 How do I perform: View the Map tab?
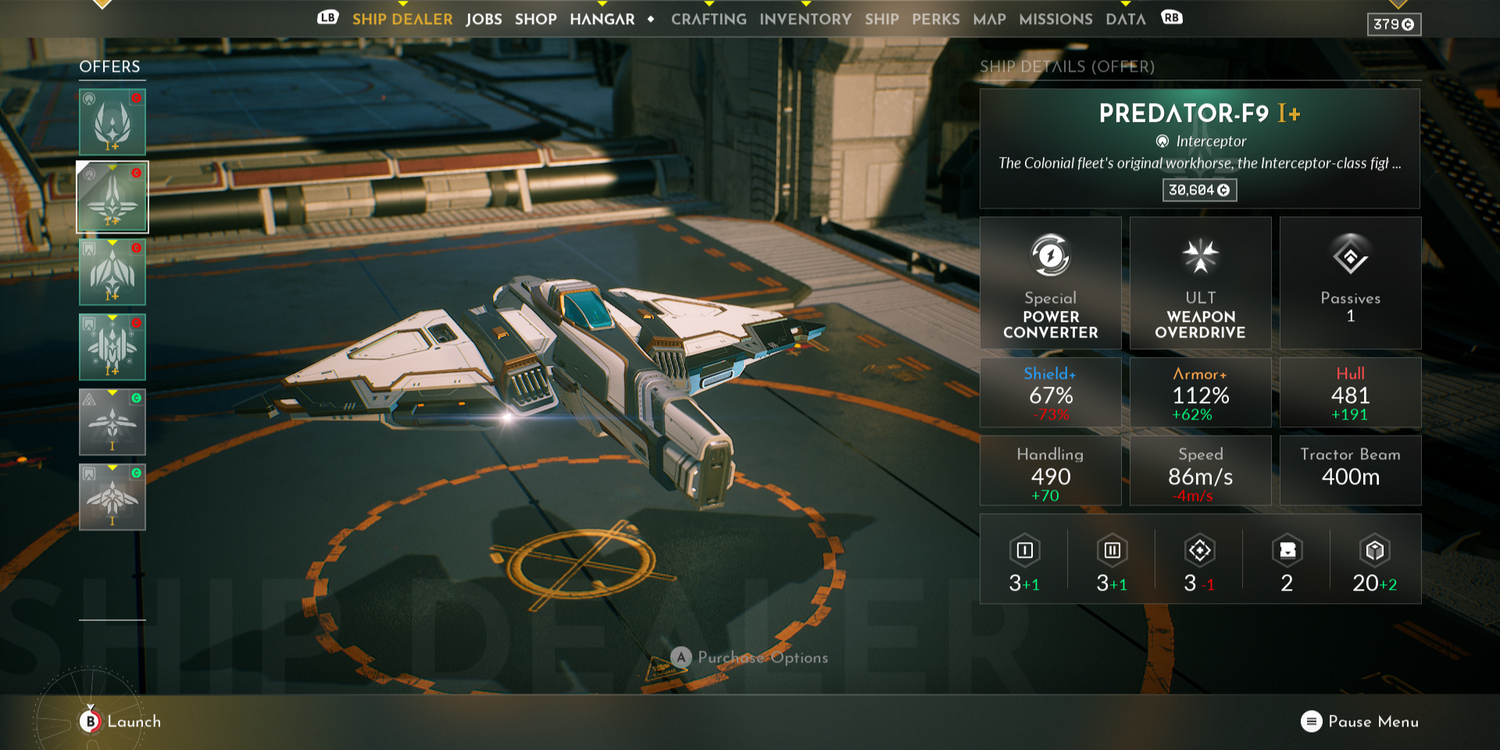(x=989, y=19)
